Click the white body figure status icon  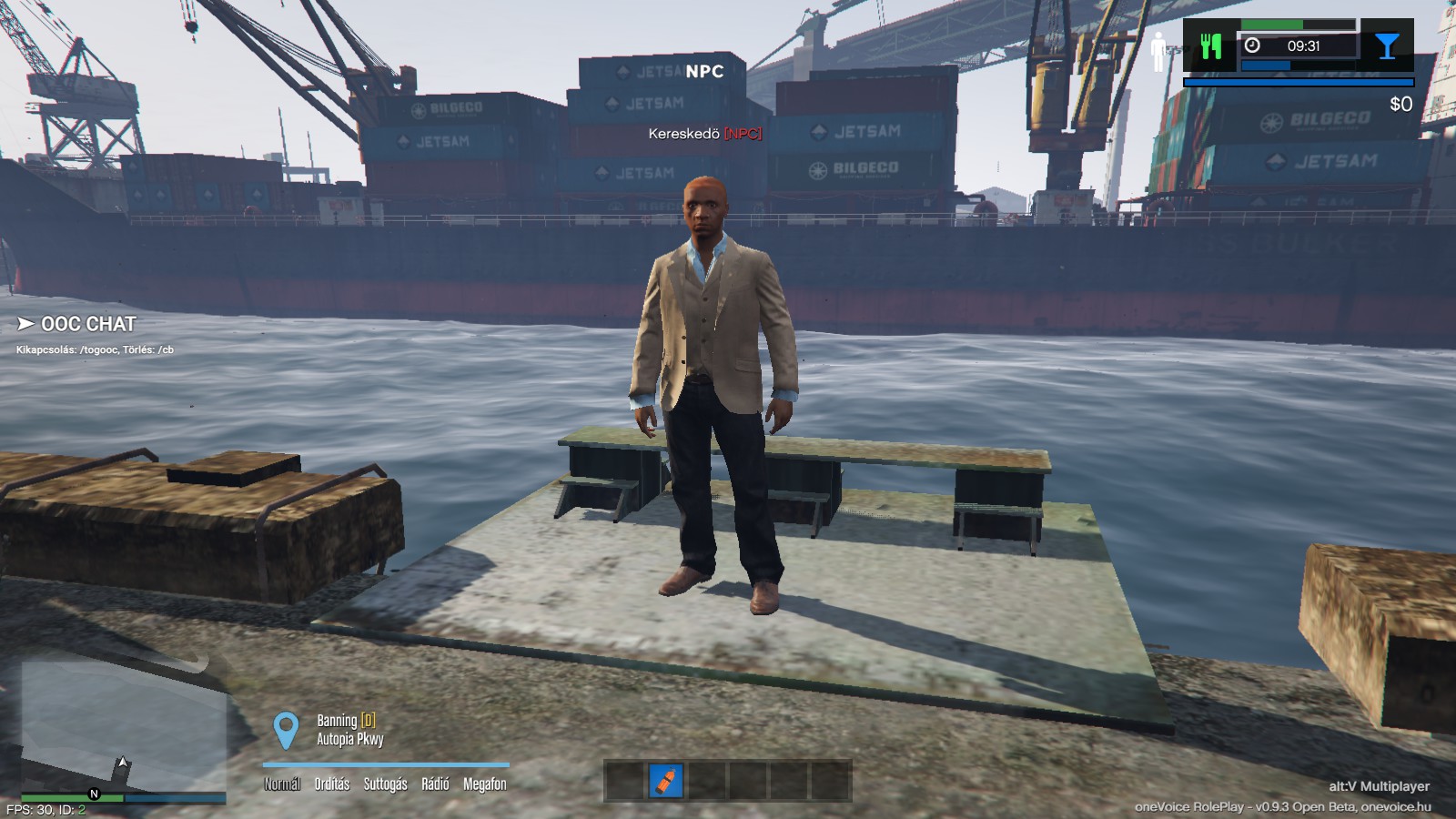(1158, 52)
